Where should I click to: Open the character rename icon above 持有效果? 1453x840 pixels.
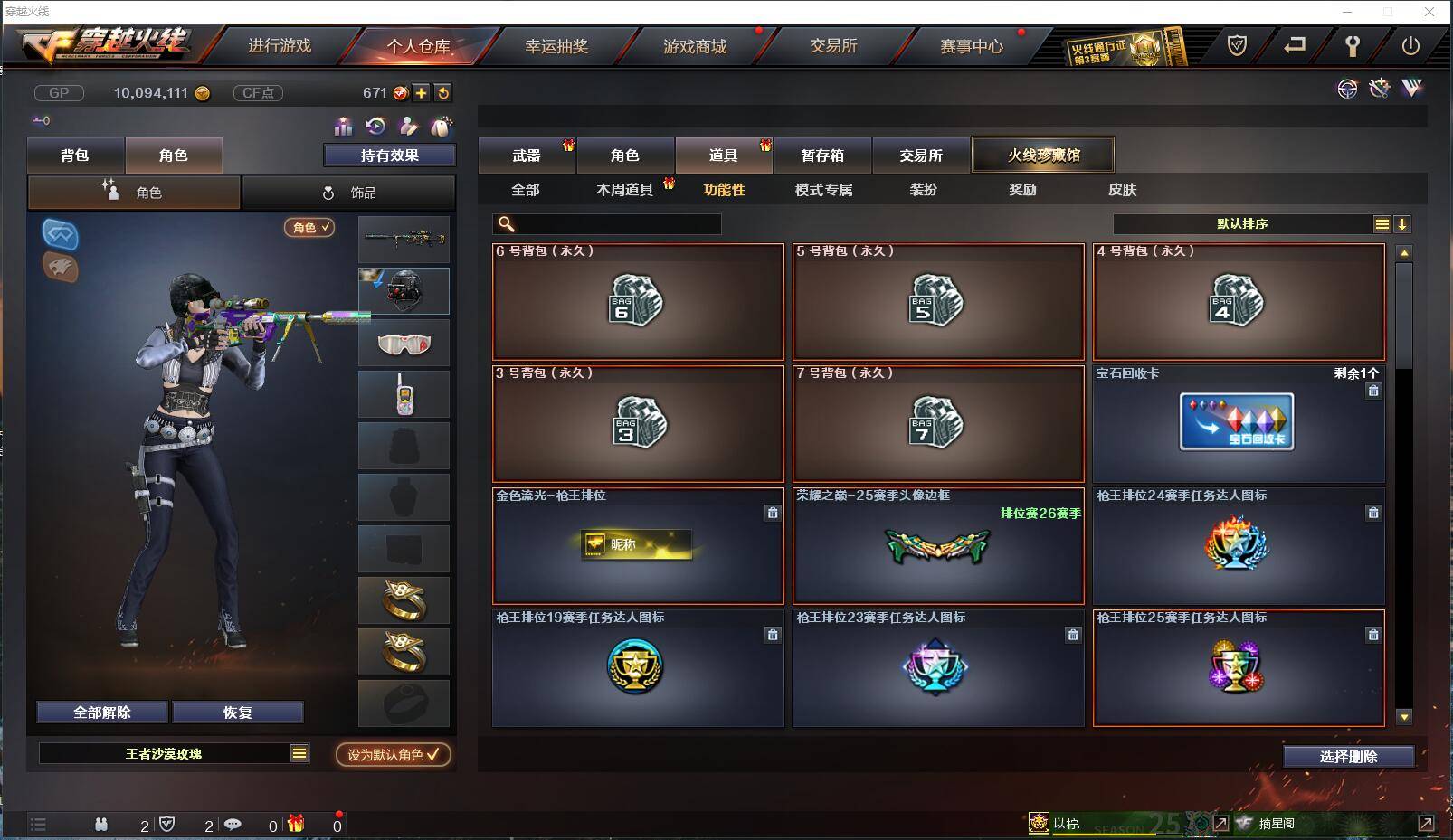coord(407,127)
